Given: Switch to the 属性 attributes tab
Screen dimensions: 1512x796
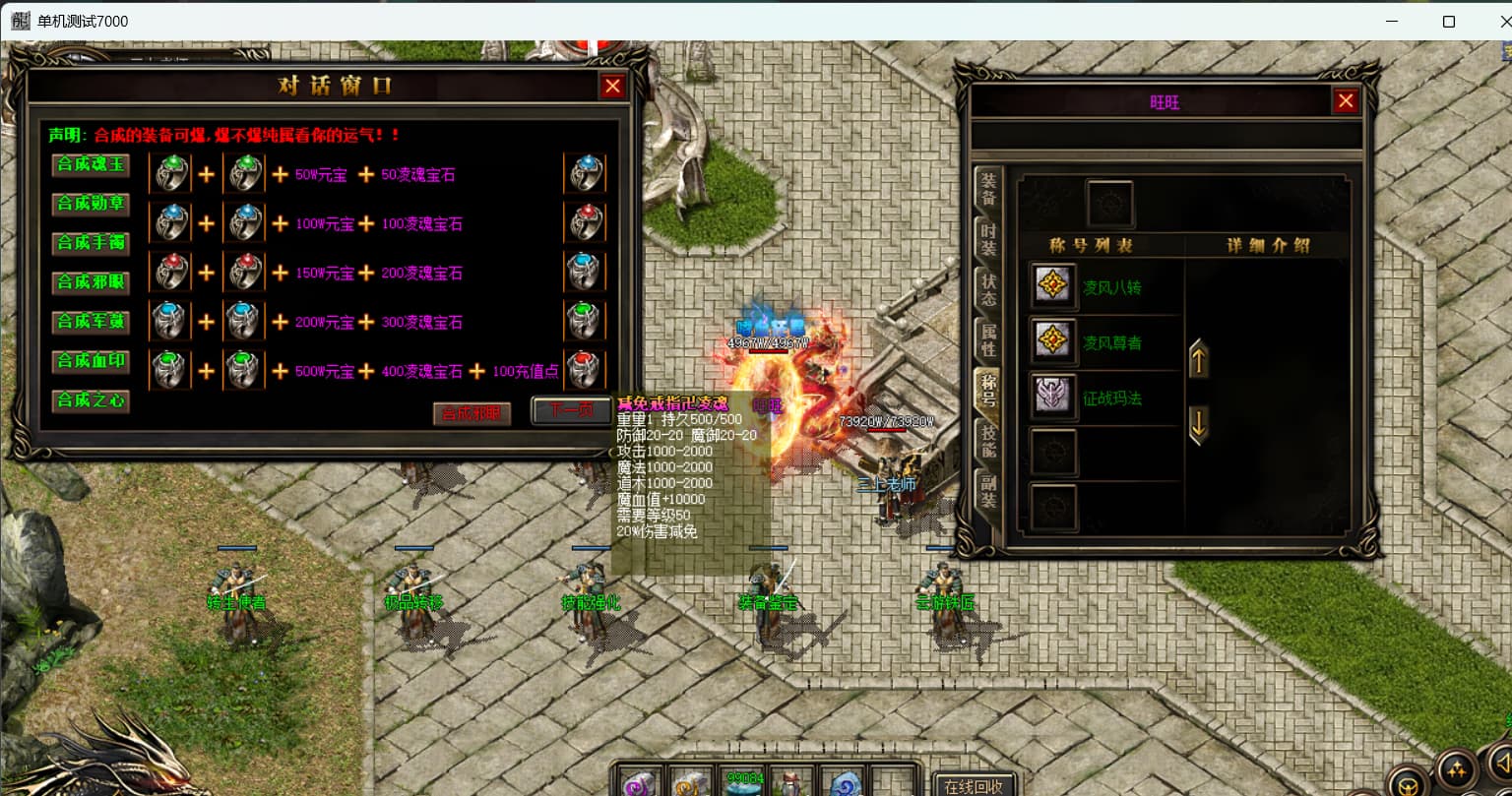Looking at the screenshot, I should 988,339.
